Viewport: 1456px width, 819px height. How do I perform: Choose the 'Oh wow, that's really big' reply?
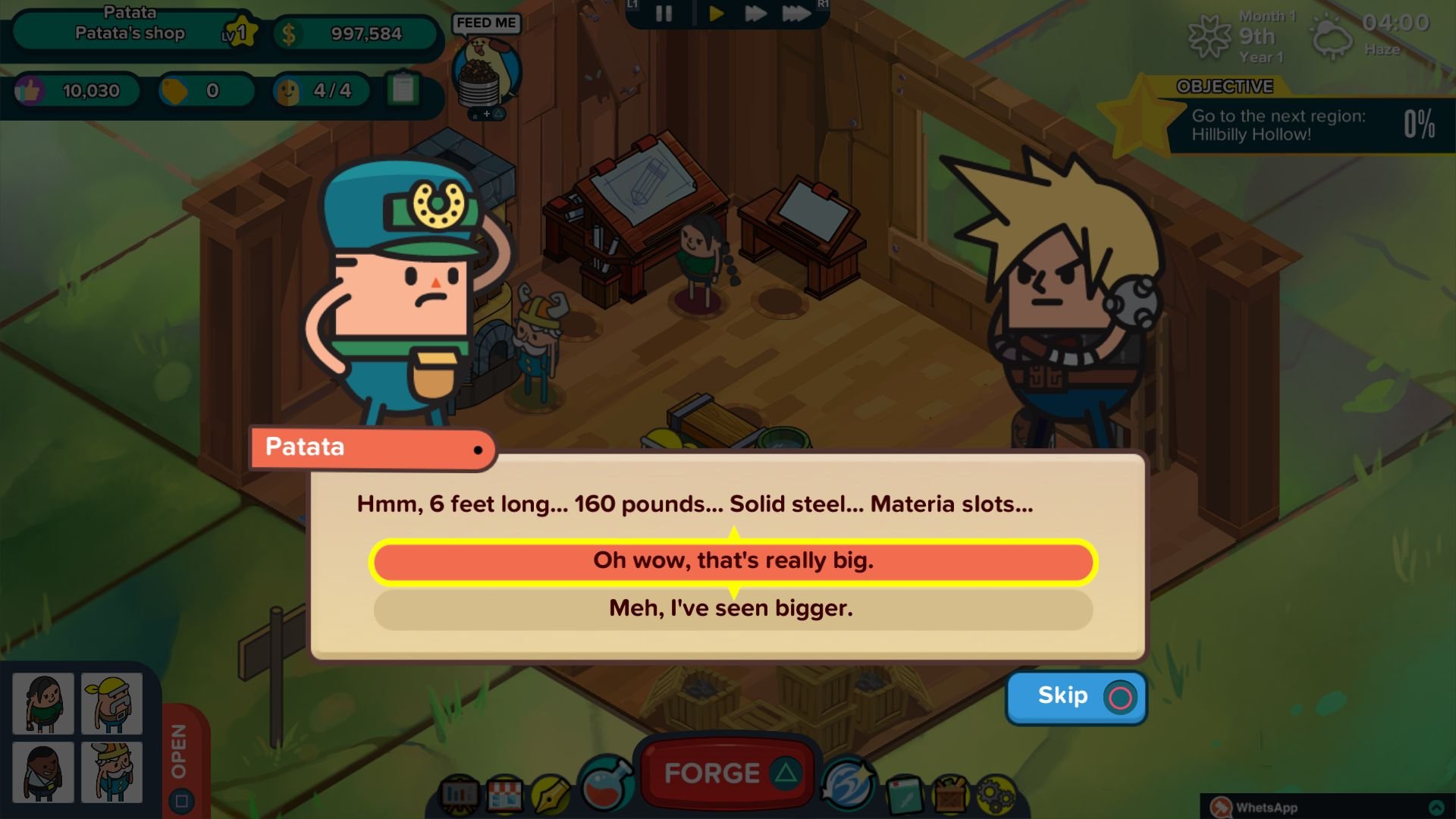tap(733, 563)
